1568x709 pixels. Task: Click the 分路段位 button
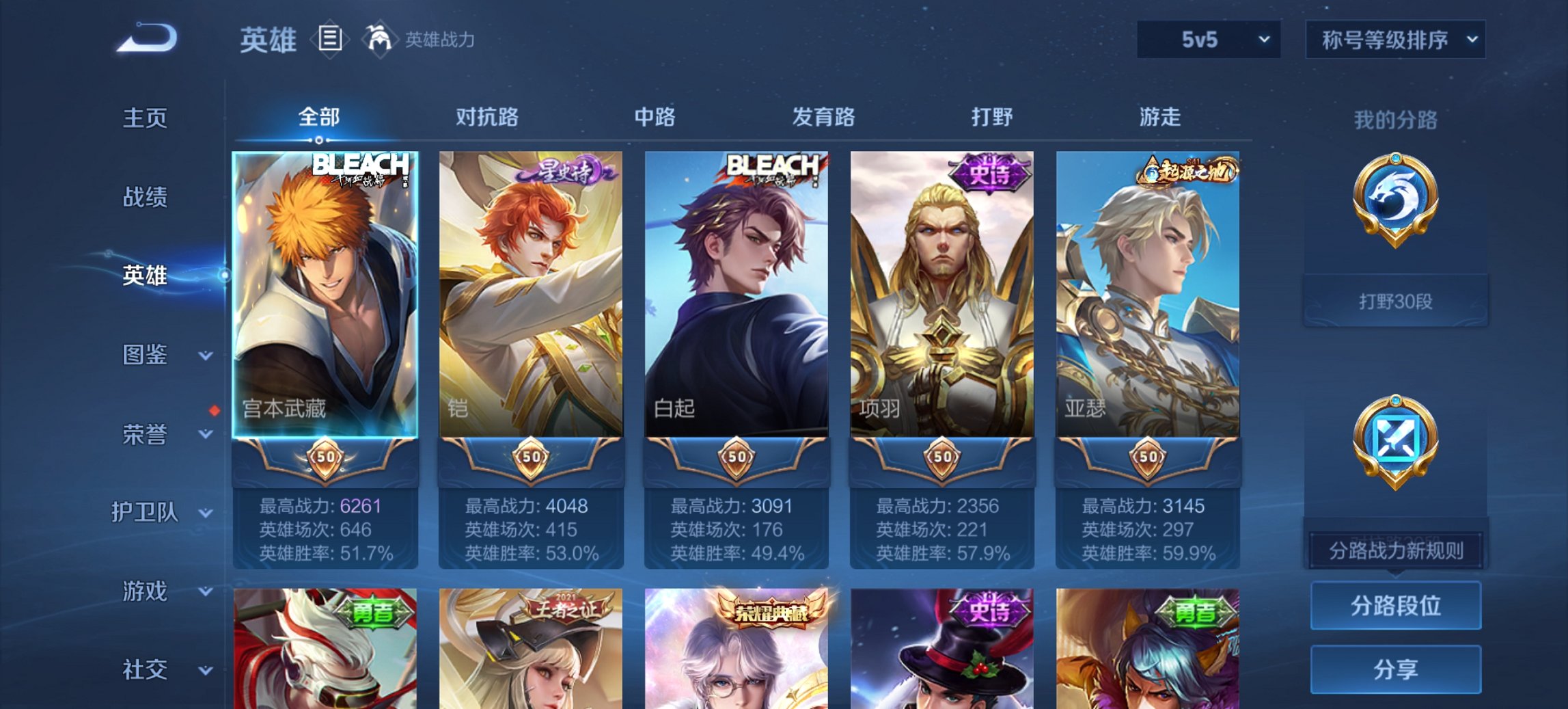pyautogui.click(x=1394, y=606)
